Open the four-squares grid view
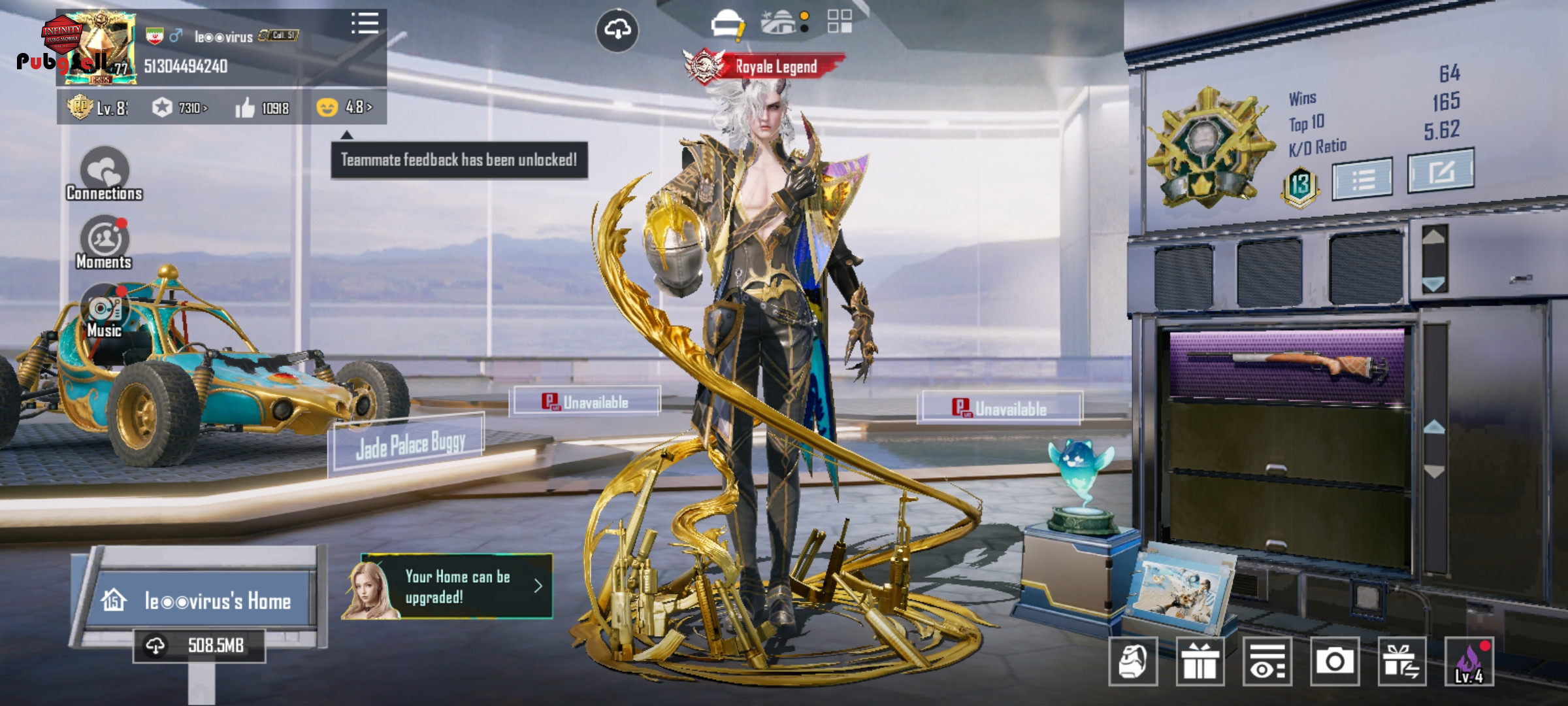1568x706 pixels. 840,21
